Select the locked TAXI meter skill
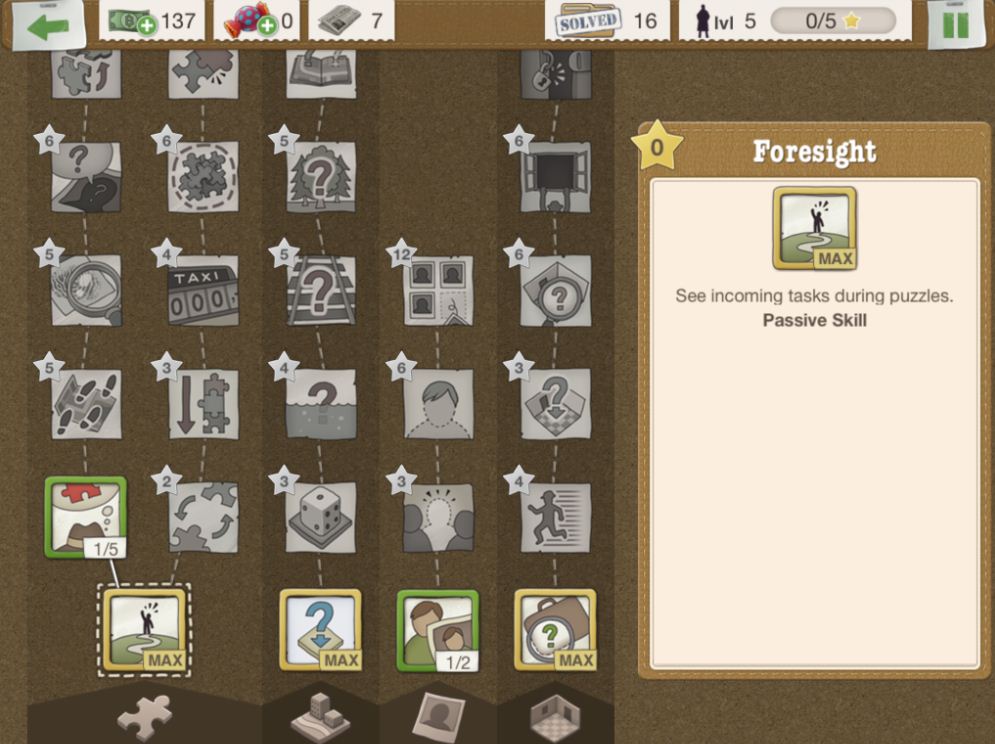Image resolution: width=995 pixels, height=744 pixels. tap(203, 290)
